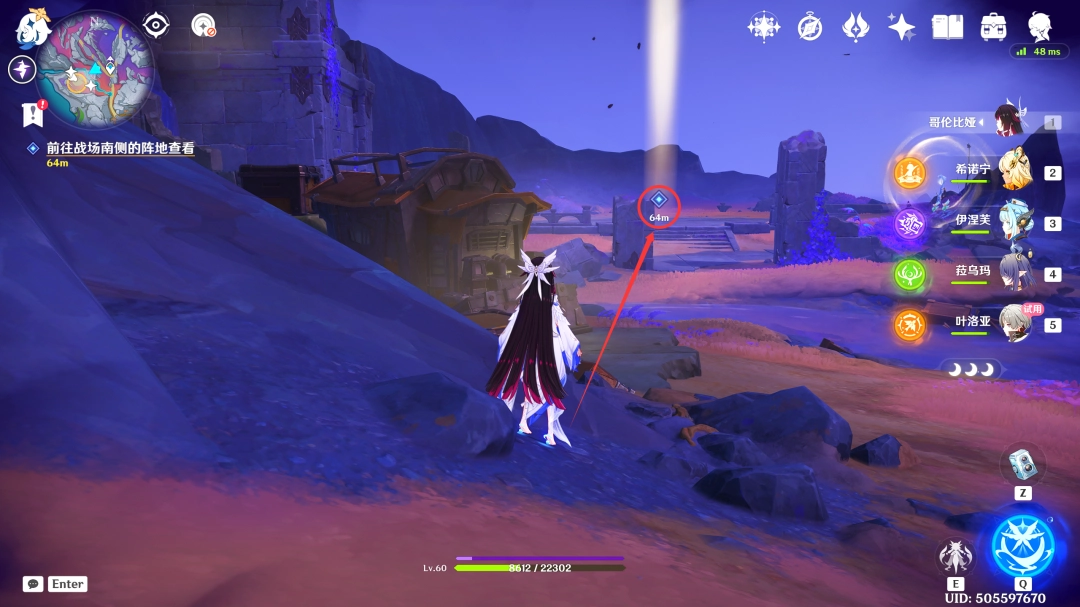Use the elemental skill icon

[x=955, y=557]
